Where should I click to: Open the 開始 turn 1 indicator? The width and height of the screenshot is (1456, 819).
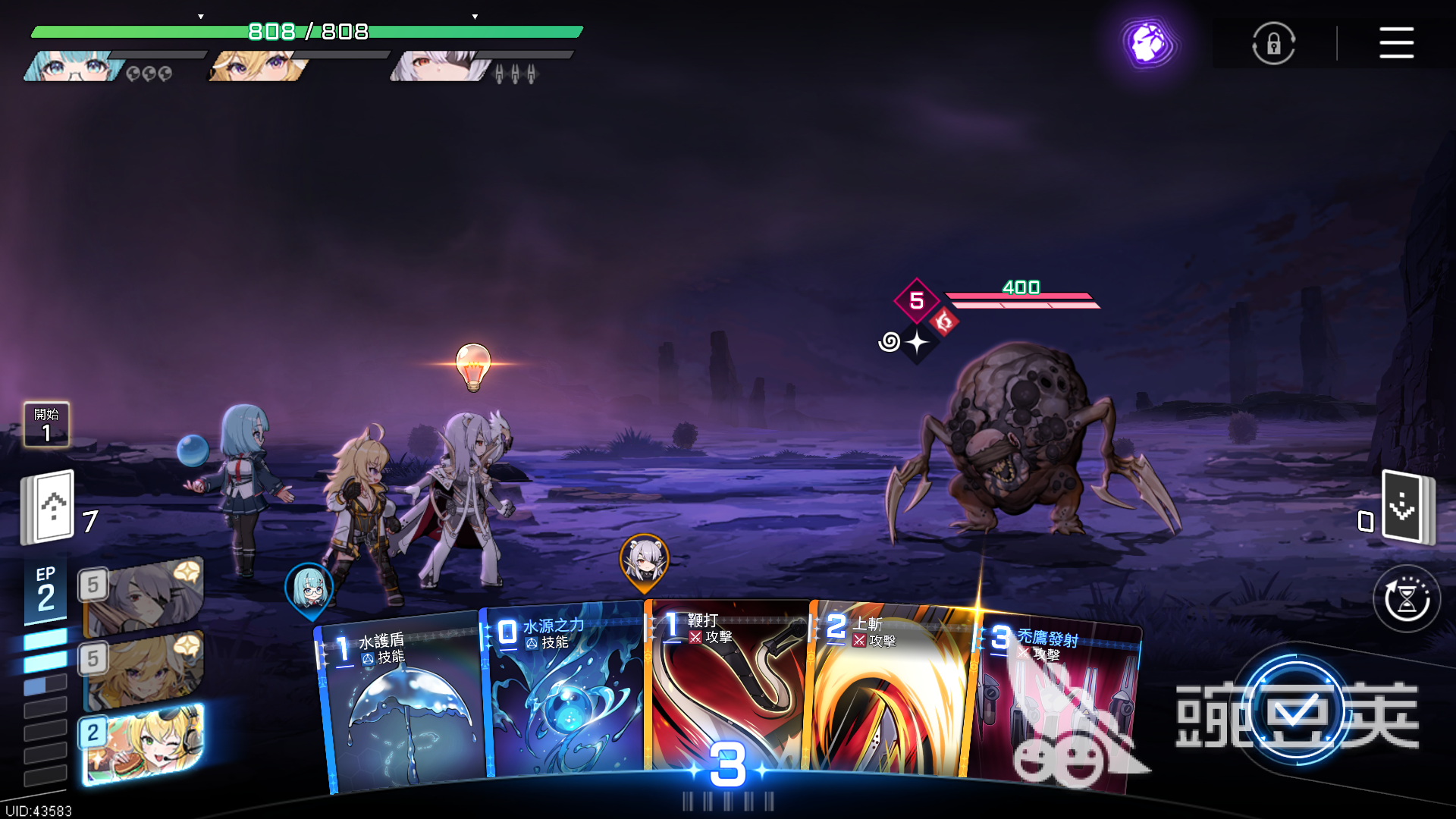point(47,425)
